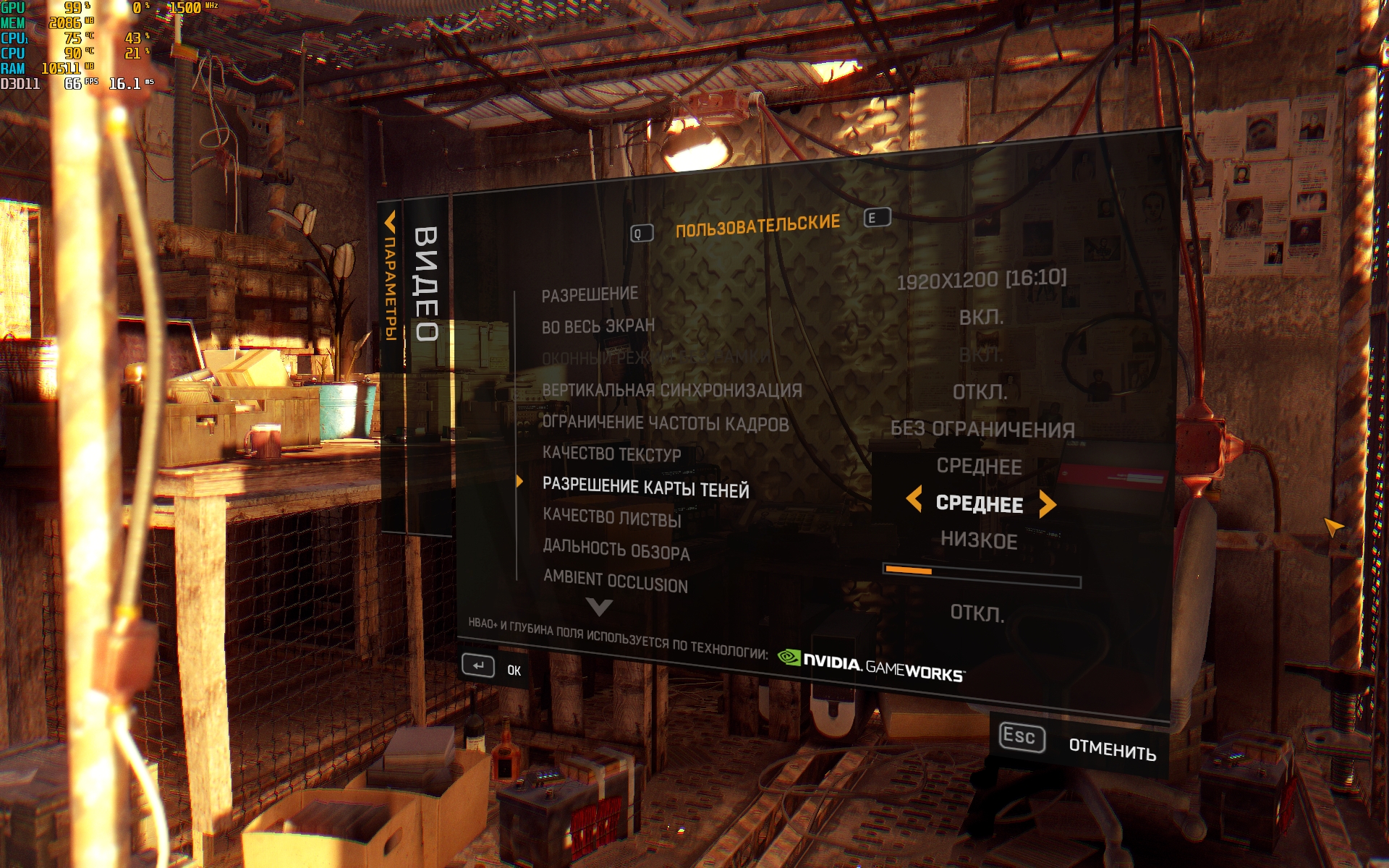1389x868 pixels.
Task: Select the Качество текстур row
Action: 611,454
